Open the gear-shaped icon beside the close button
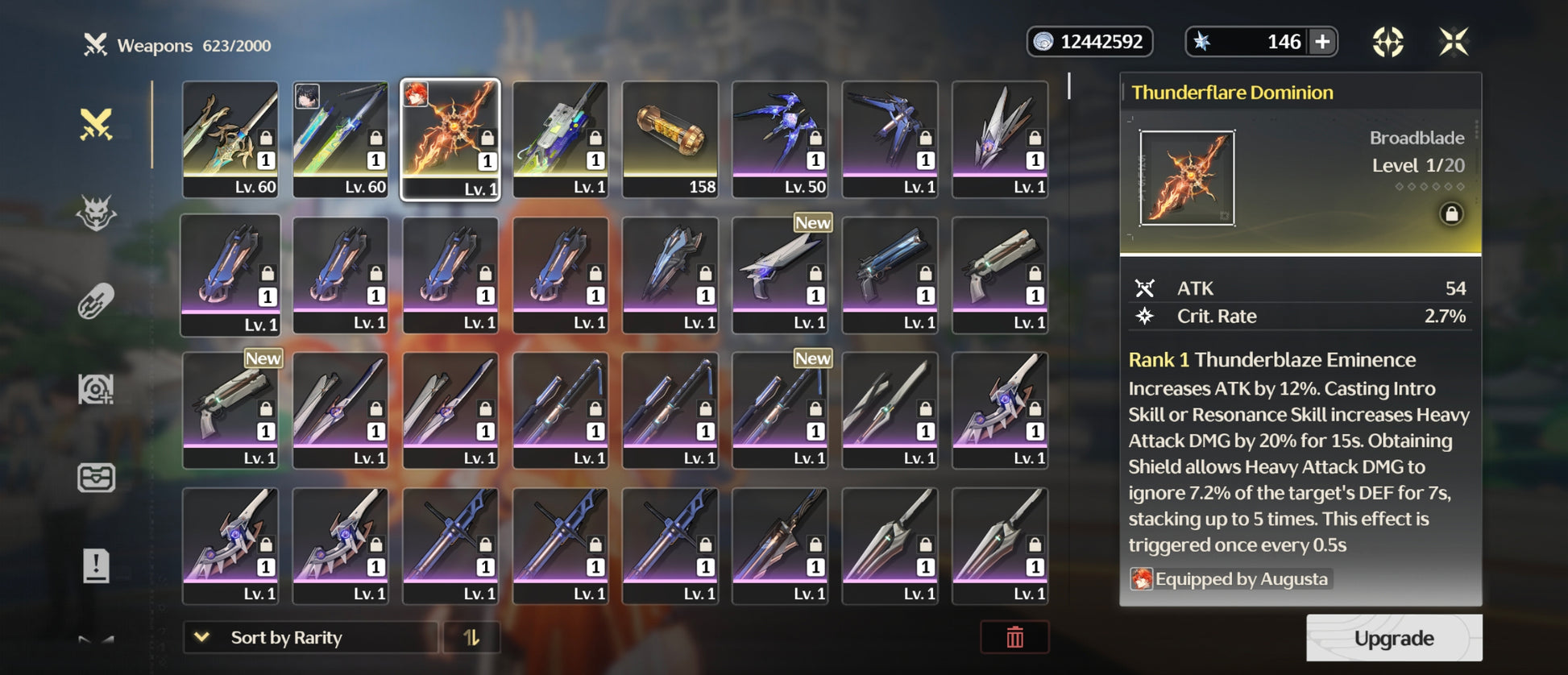Viewport: 1568px width, 675px height. pyautogui.click(x=1388, y=42)
